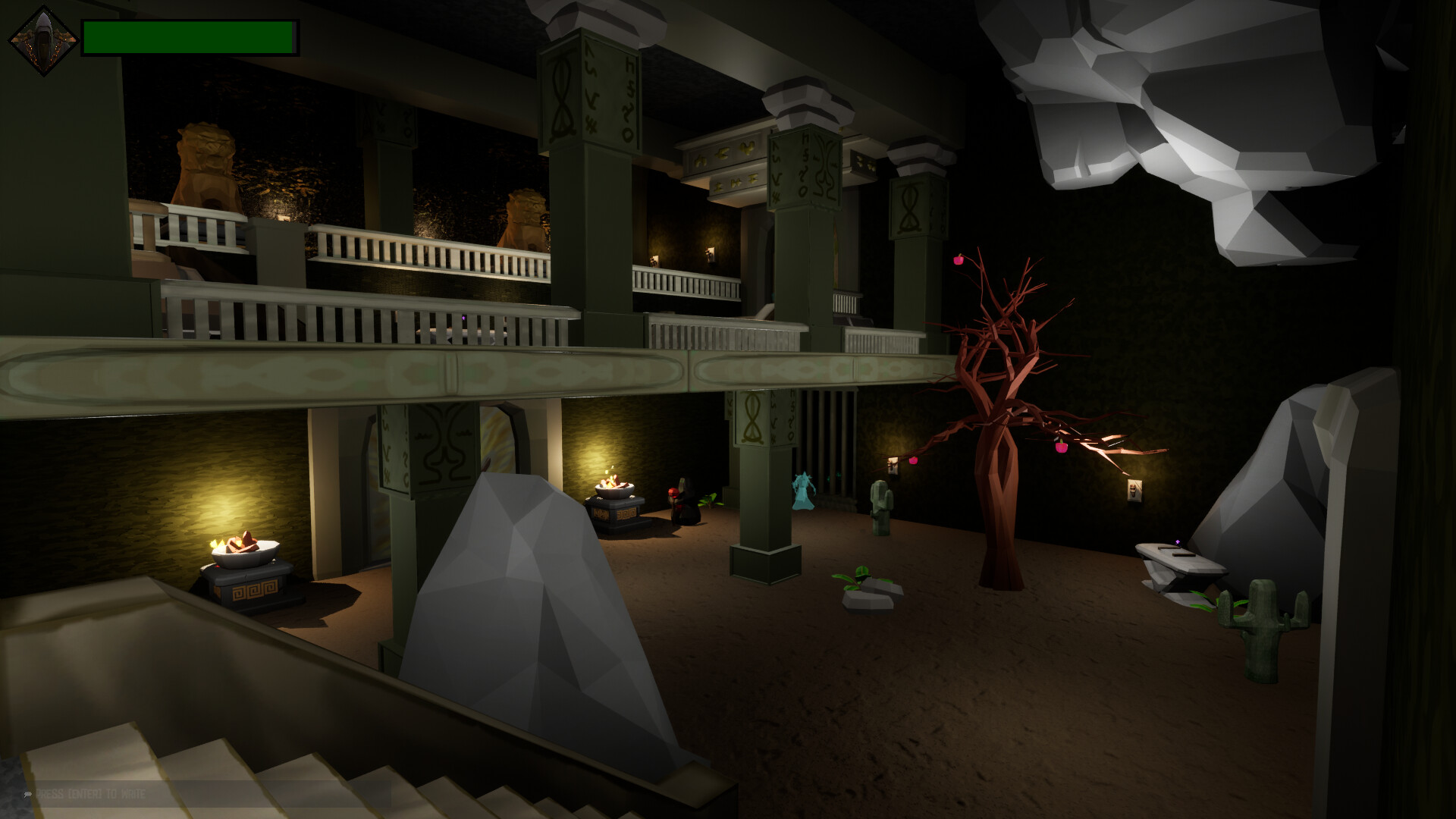This screenshot has height=819, width=1456.
Task: Toggle the second wall lamp on the right
Action: click(1134, 490)
